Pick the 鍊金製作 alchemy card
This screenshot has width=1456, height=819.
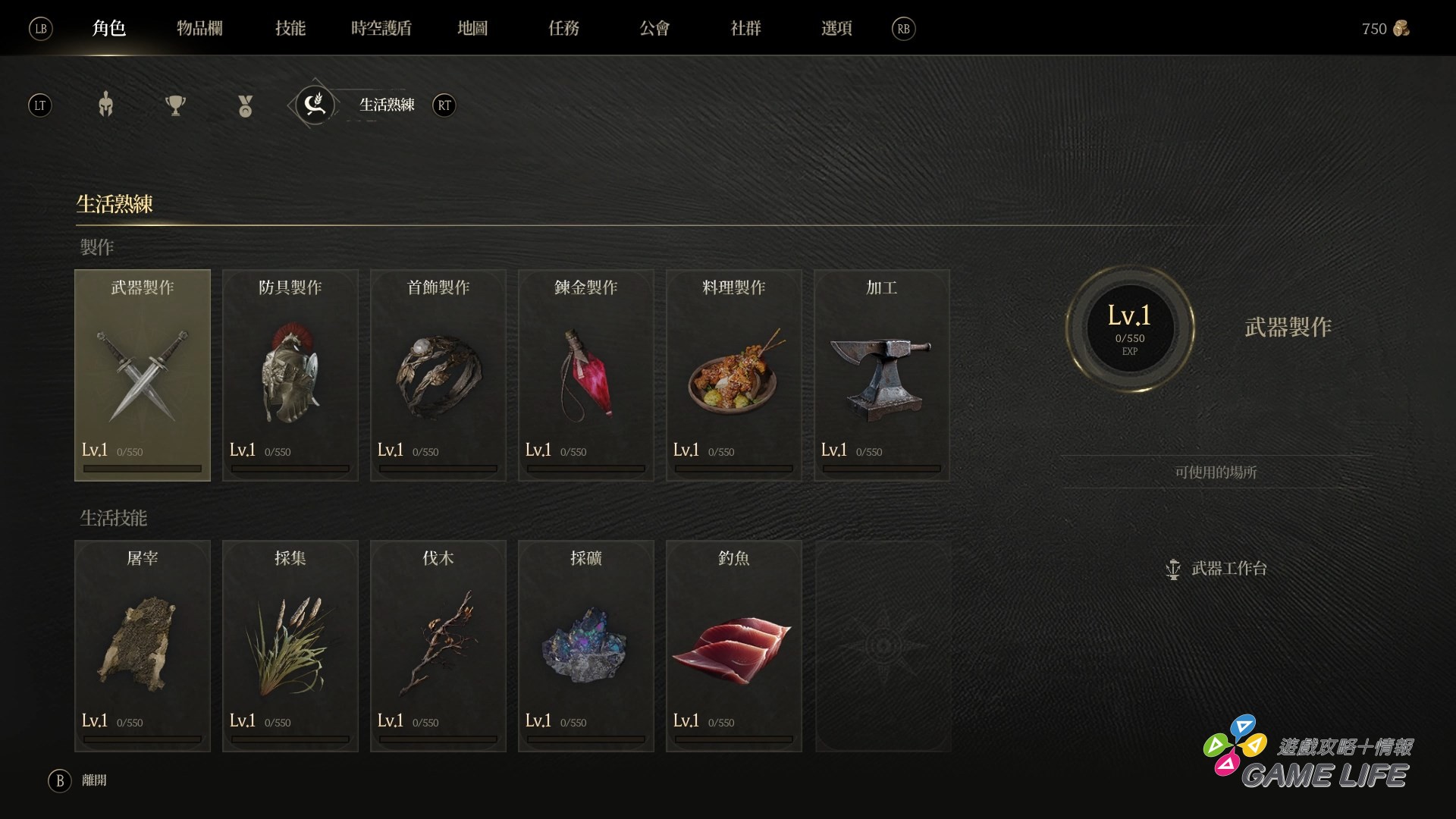(586, 375)
